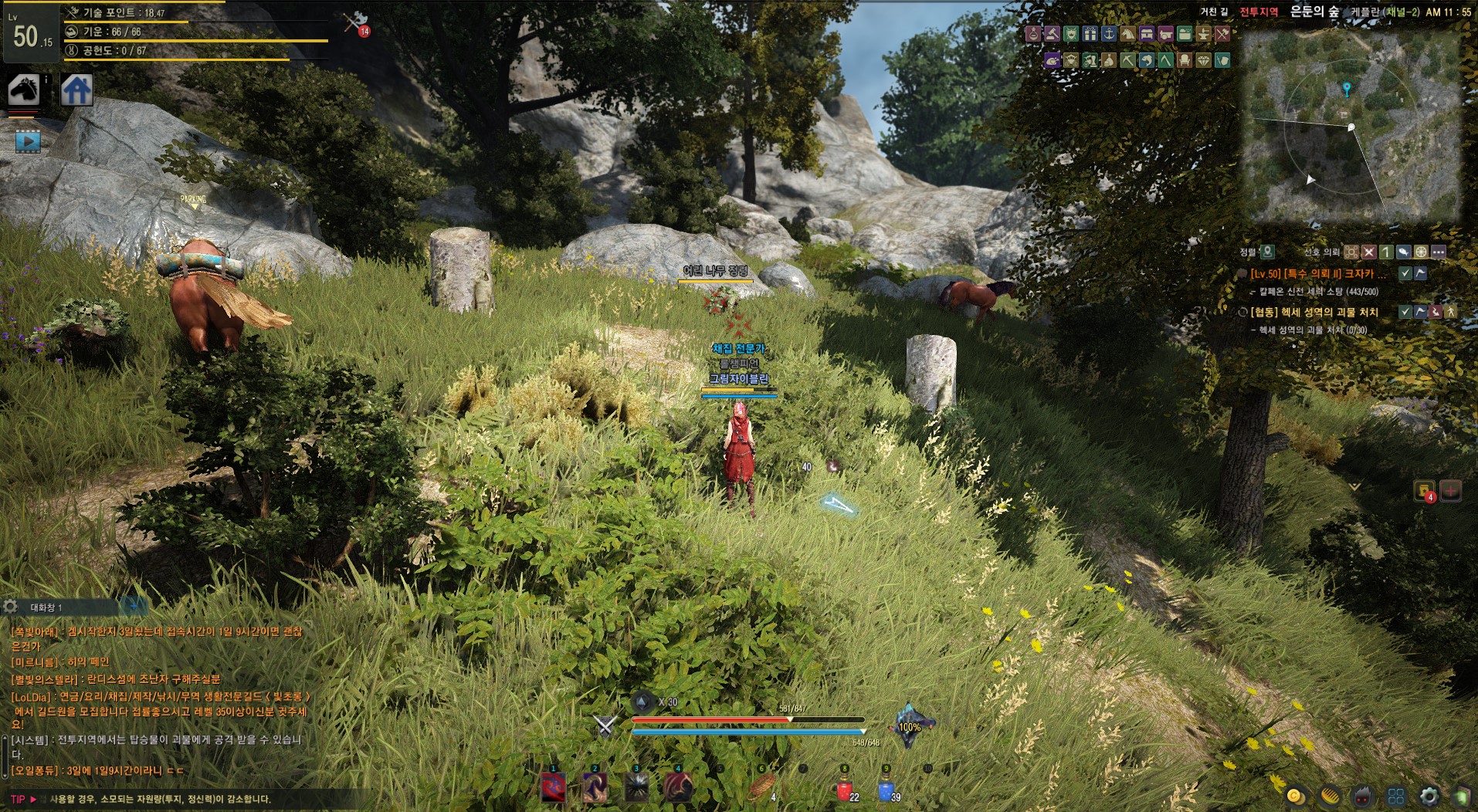Click the horse mount icon
The image size is (1478, 812).
[24, 90]
